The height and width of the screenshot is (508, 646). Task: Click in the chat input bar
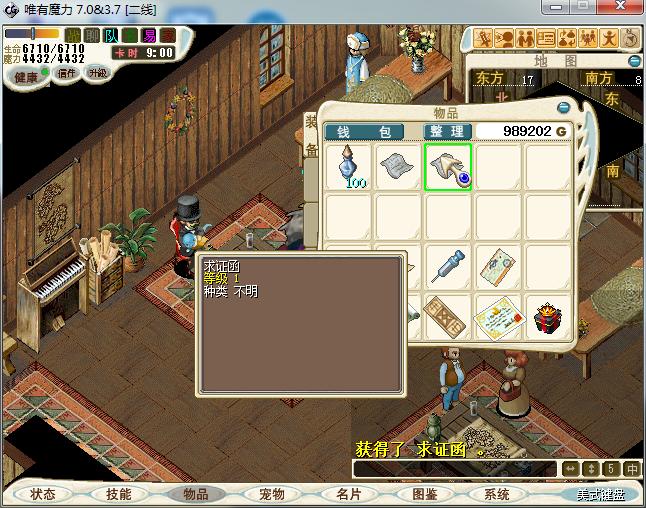tap(455, 468)
